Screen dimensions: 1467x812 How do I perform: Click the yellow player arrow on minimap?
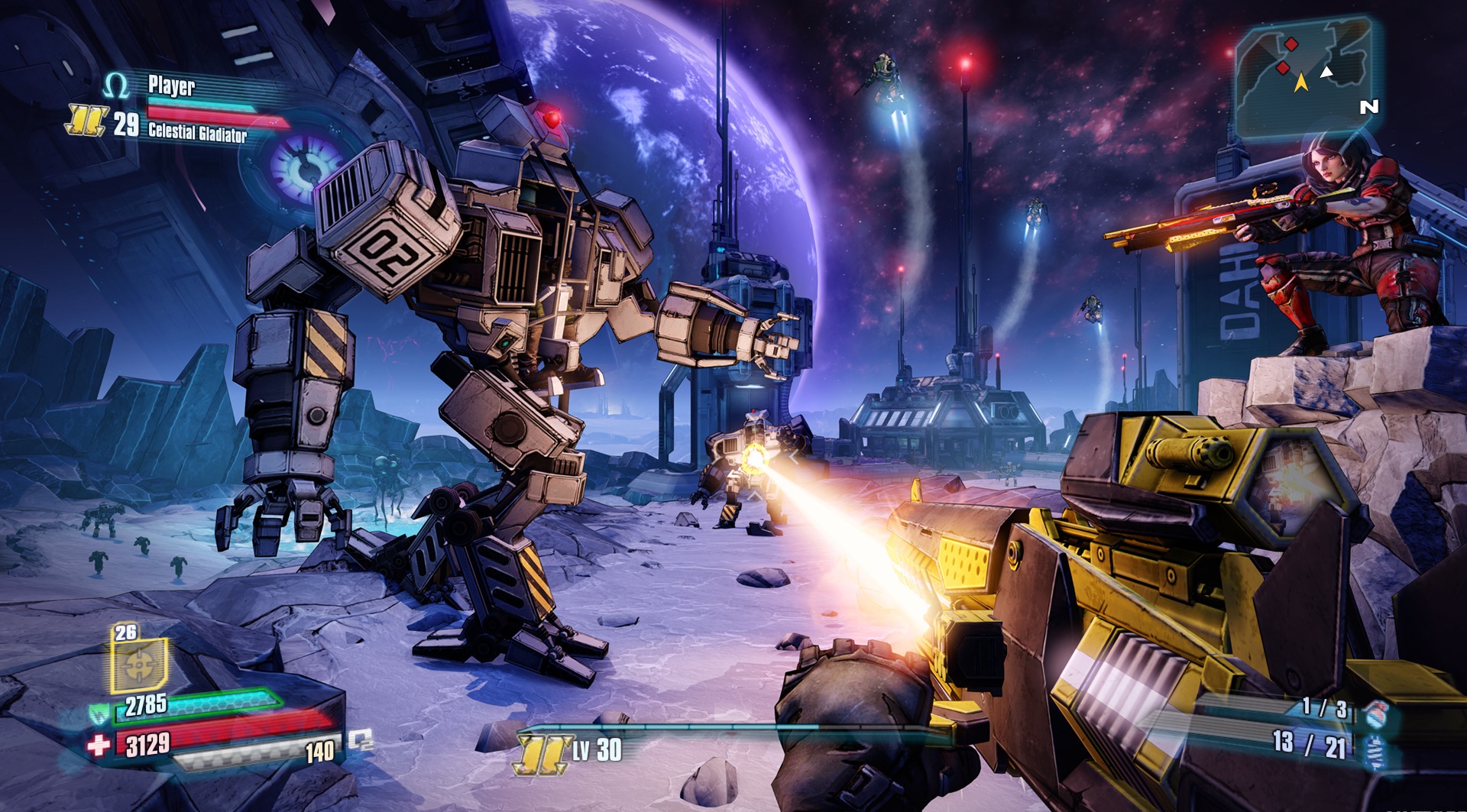(1302, 82)
